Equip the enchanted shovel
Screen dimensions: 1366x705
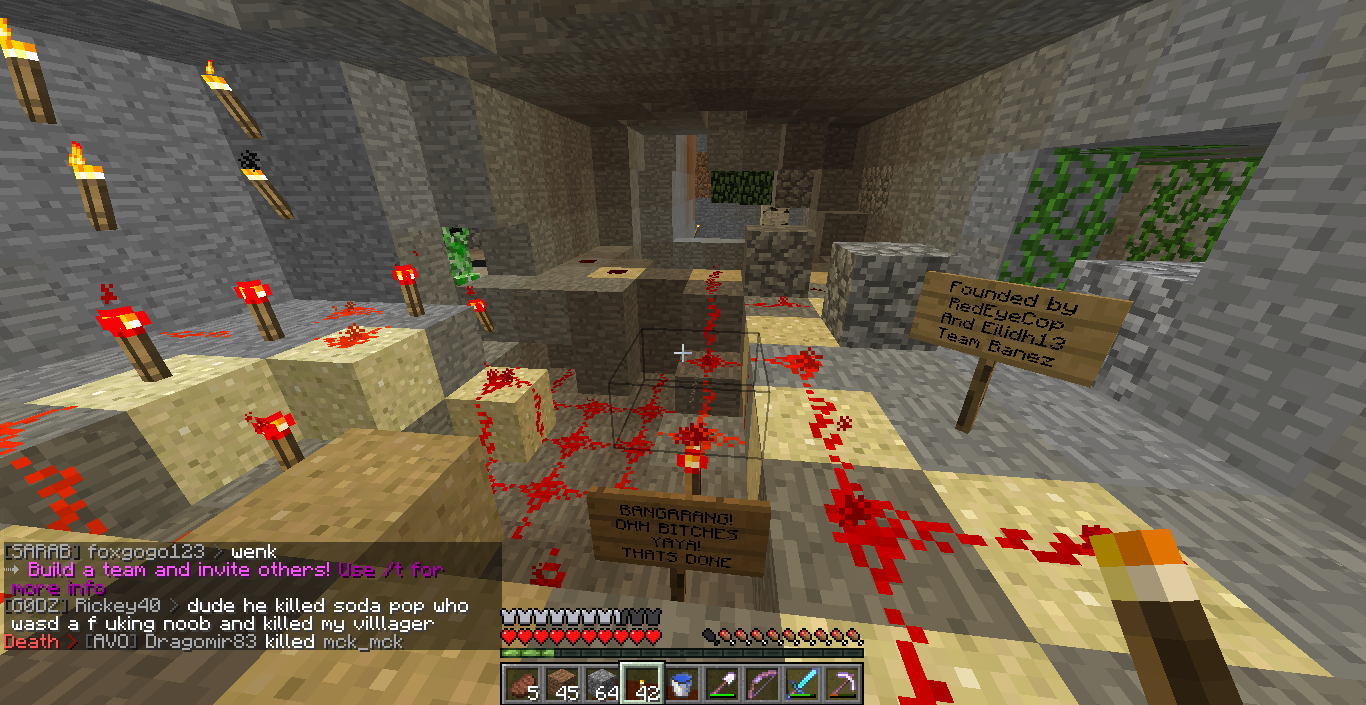point(721,684)
